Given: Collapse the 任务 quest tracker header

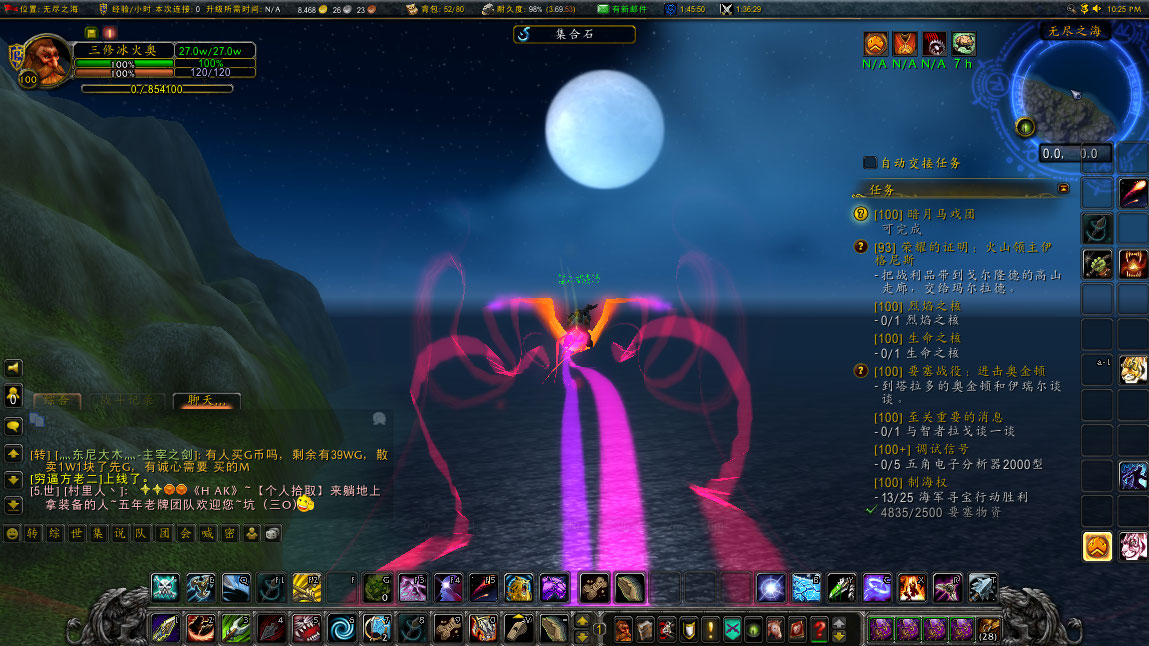Looking at the screenshot, I should pos(1063,188).
